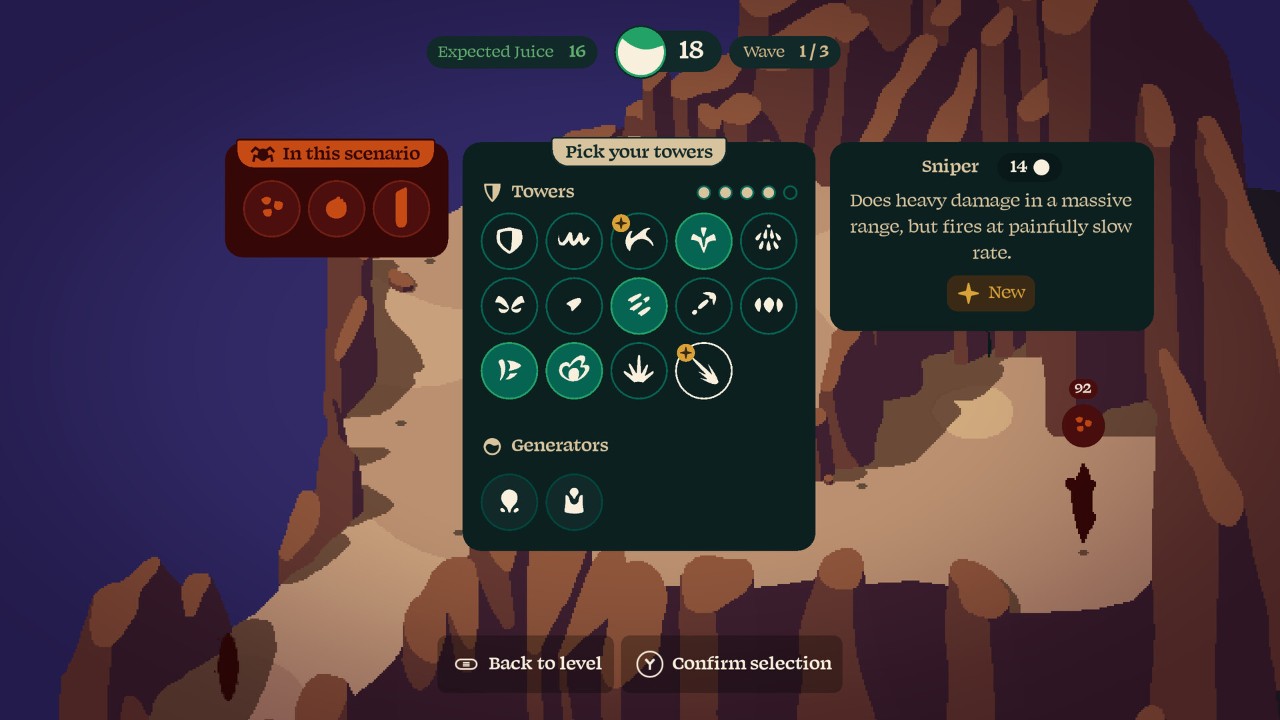This screenshot has width=1280, height=720.
Task: Pick the single dart tower
Action: click(x=574, y=306)
